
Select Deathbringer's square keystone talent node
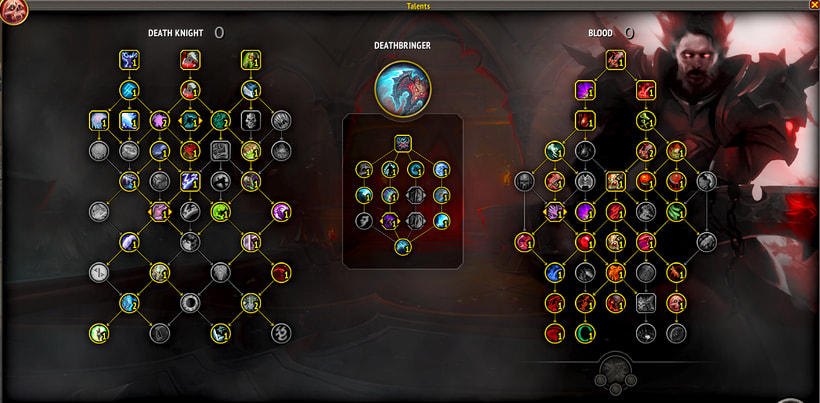(403, 142)
